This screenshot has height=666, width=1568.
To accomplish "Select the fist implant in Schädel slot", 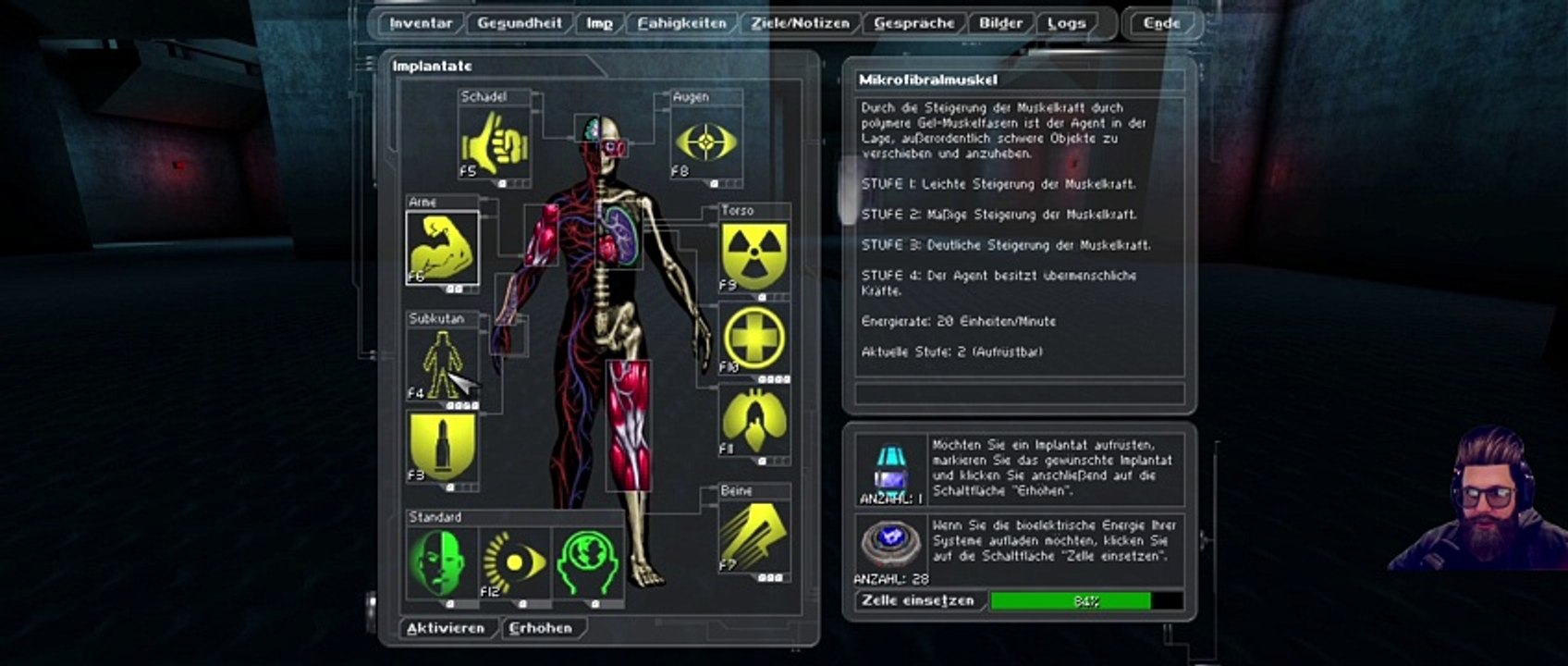I will pyautogui.click(x=494, y=143).
